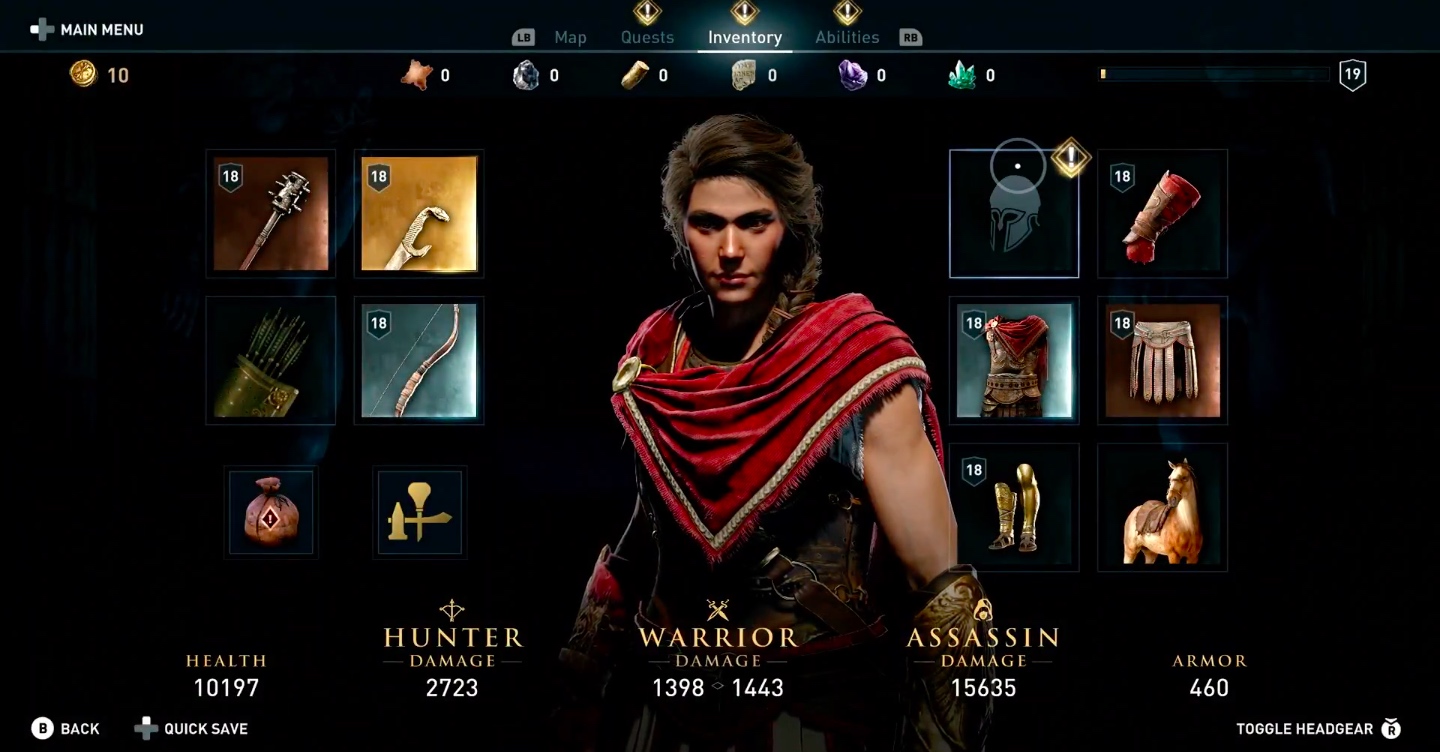Pick the leather war skirt slot
Screen dimensions: 1440x752
point(1162,361)
